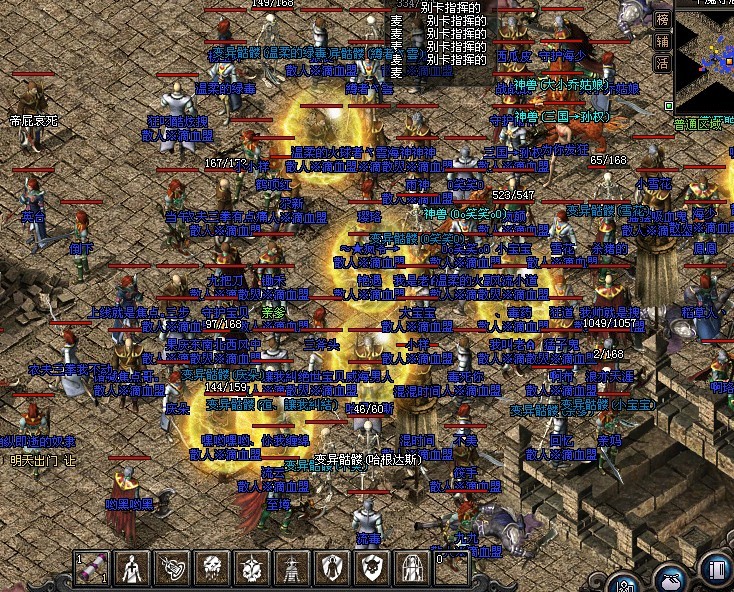Cast the caged figure skill
Viewport: 734px width, 592px height.
click(412, 568)
